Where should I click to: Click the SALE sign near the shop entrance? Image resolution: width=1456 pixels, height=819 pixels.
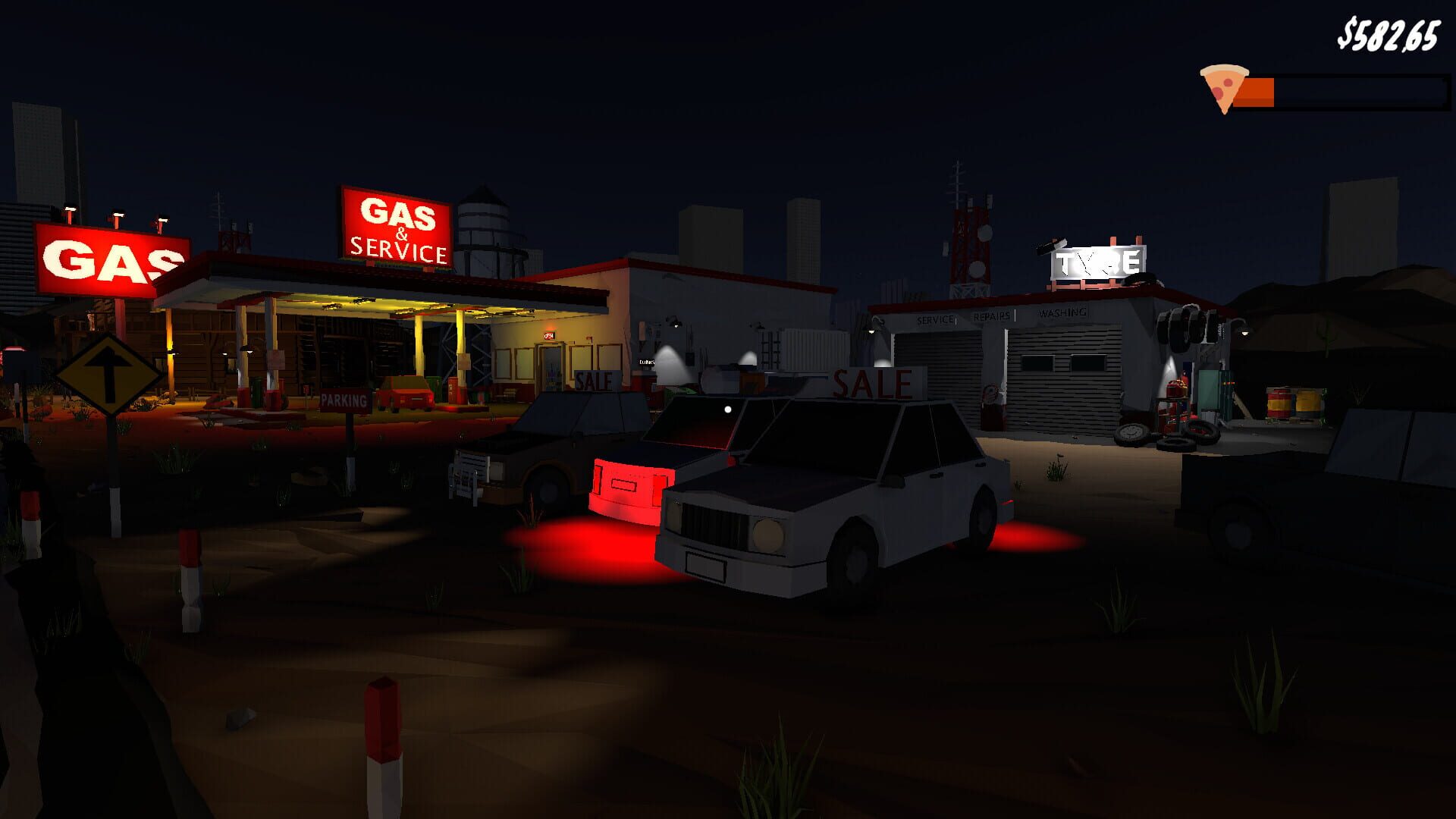594,381
